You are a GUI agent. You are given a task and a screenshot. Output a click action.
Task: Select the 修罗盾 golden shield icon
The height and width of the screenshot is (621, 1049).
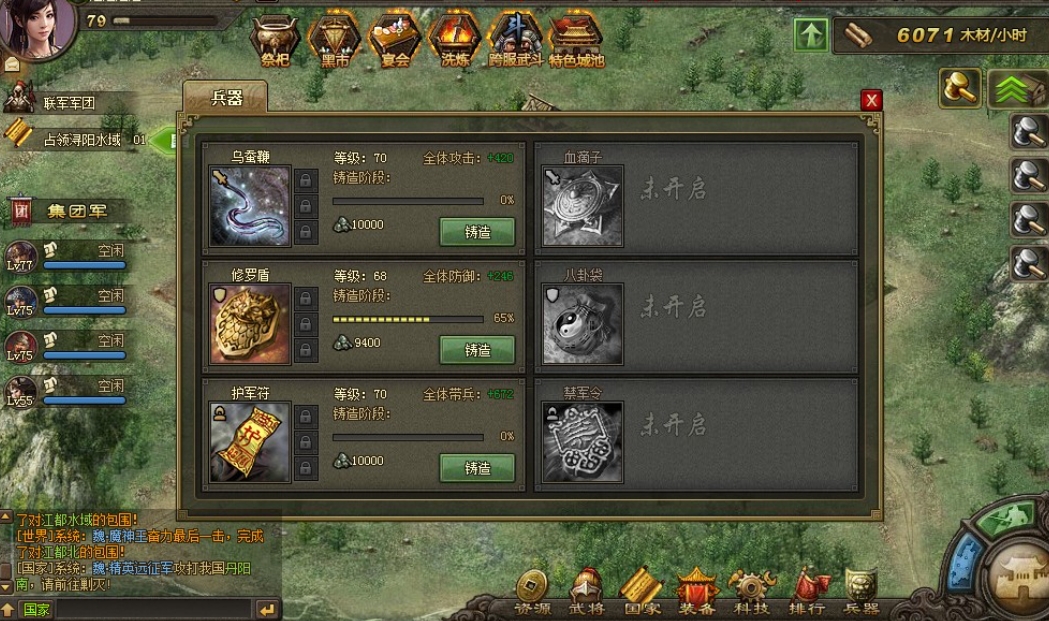250,324
